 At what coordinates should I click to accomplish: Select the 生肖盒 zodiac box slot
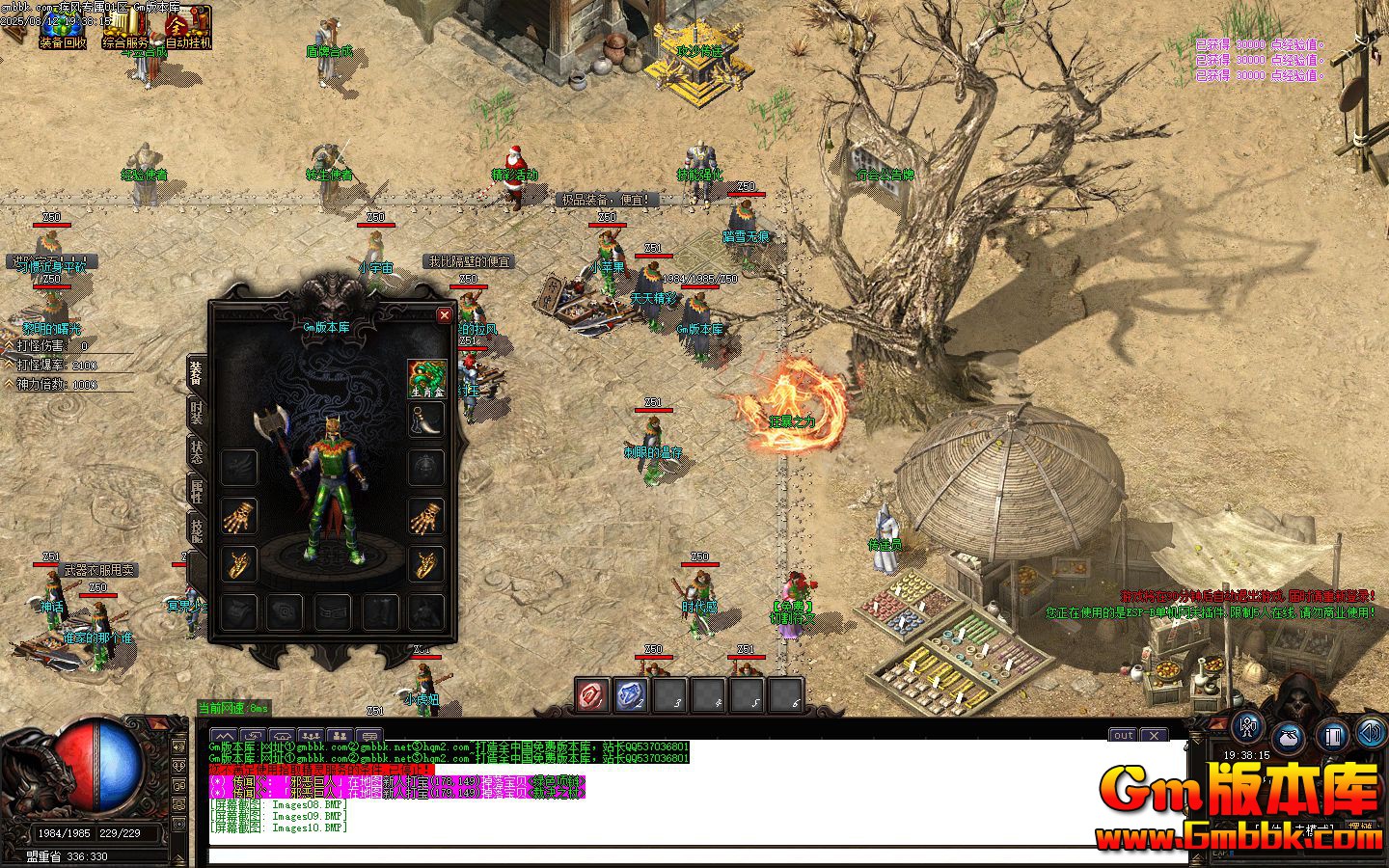(x=426, y=378)
